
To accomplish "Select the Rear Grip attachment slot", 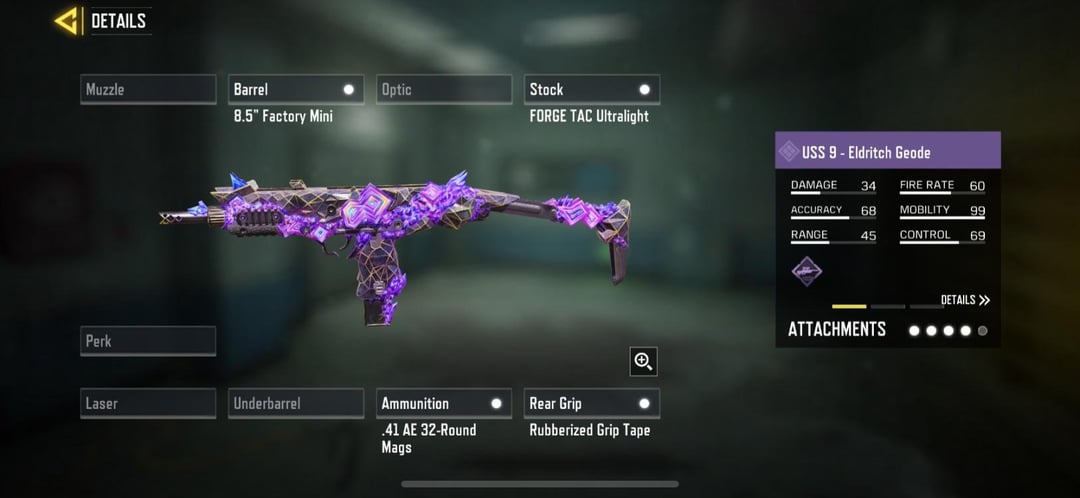I will click(592, 403).
